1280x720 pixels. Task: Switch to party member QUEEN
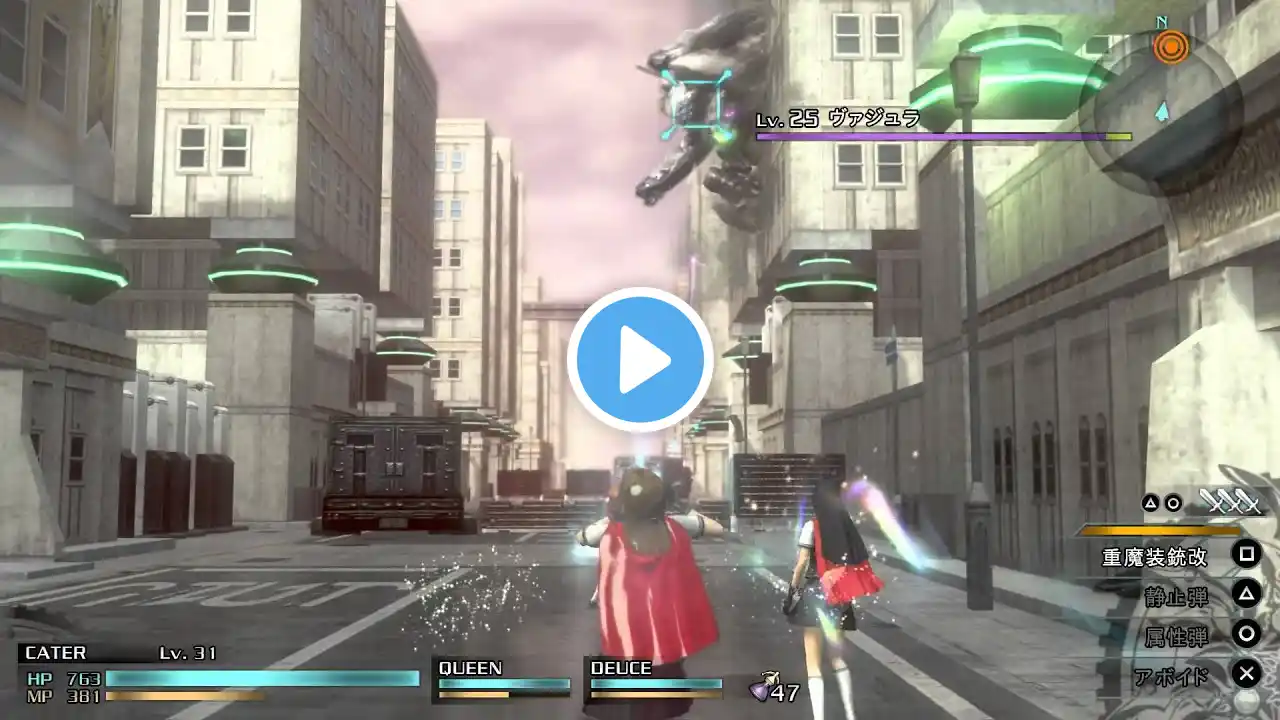point(504,678)
